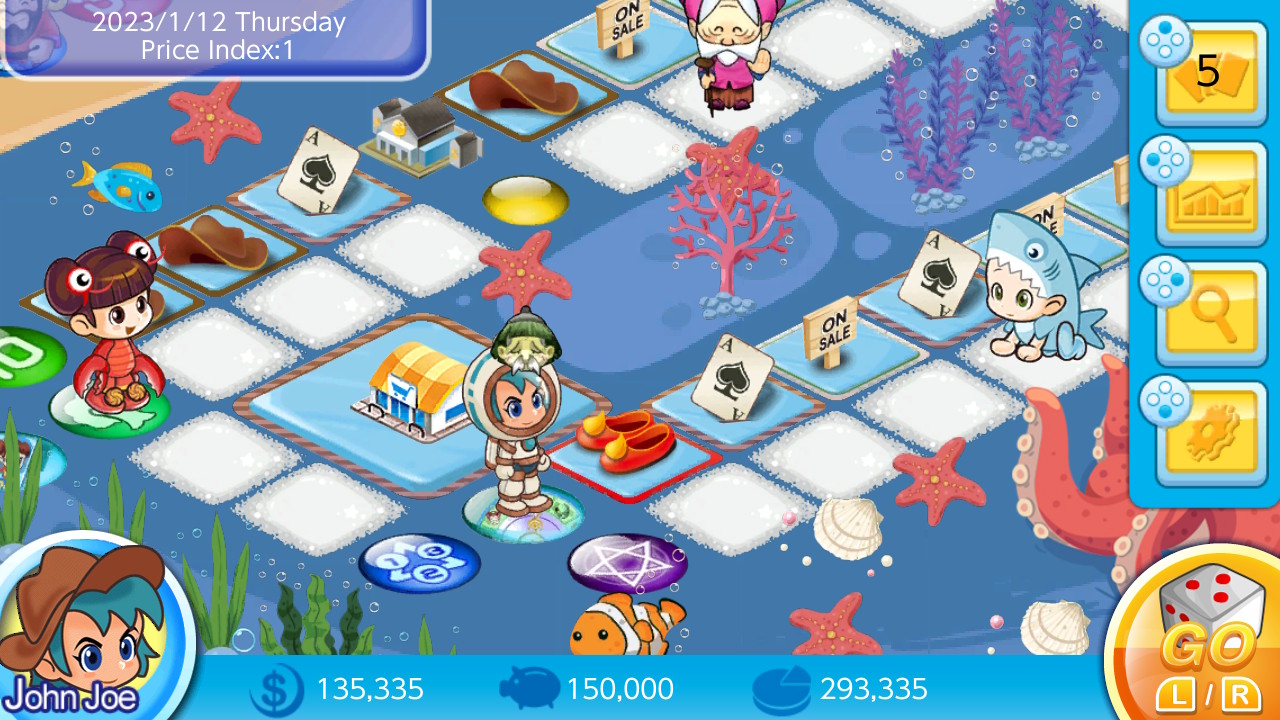1280x720 pixels.
Task: Click the blue coin orb on the board
Action: 420,563
